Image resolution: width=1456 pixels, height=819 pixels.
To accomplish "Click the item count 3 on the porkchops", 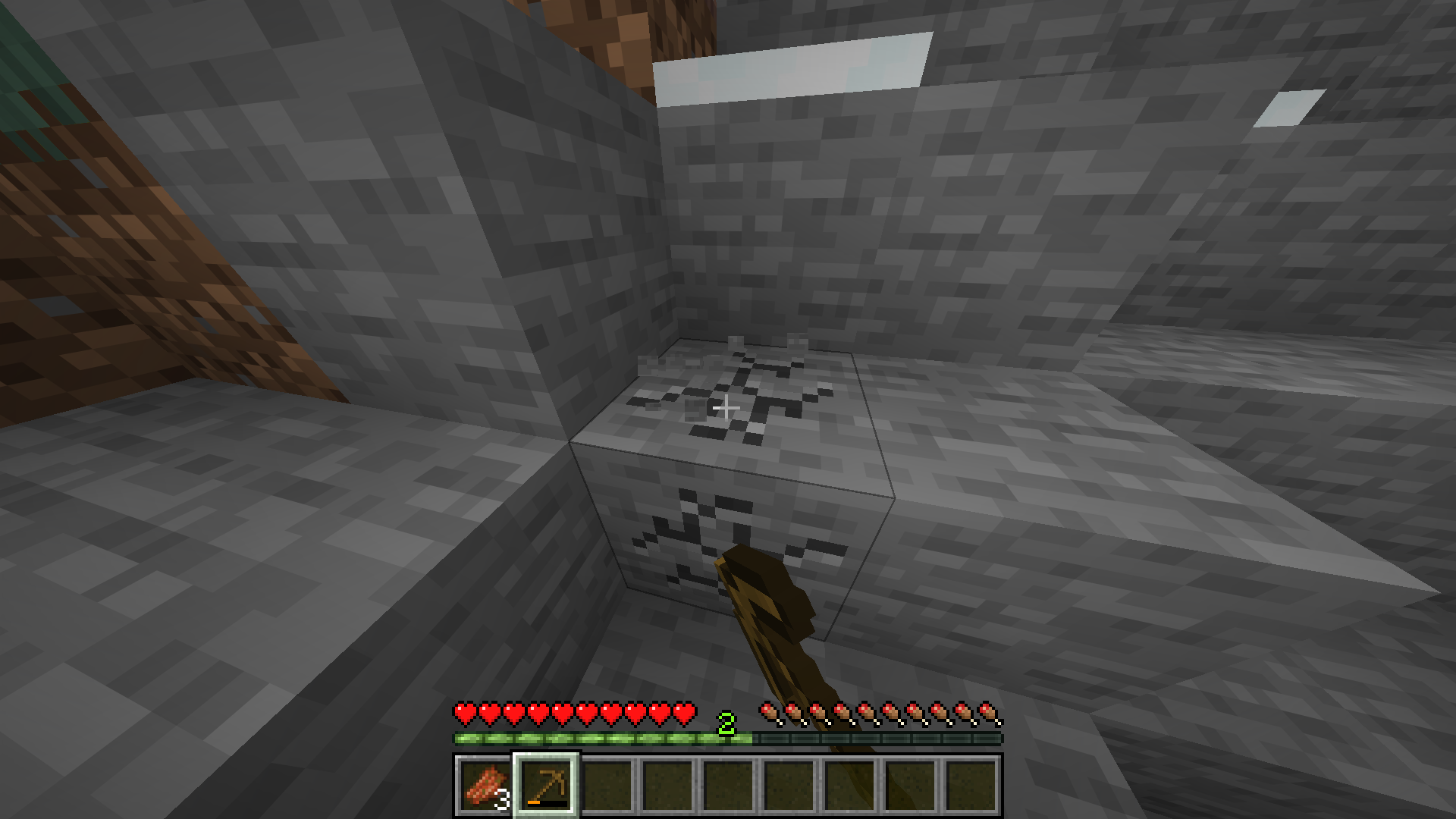I will pos(503,799).
